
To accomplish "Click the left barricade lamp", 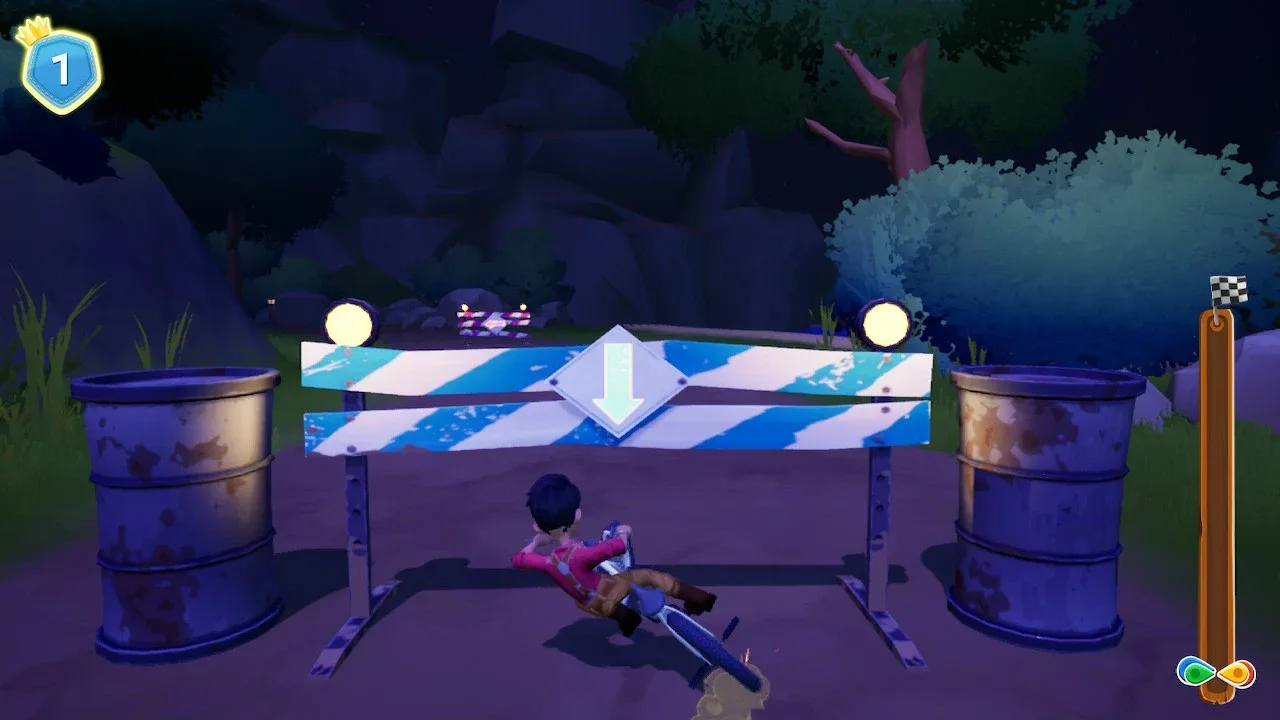I will pos(348,321).
